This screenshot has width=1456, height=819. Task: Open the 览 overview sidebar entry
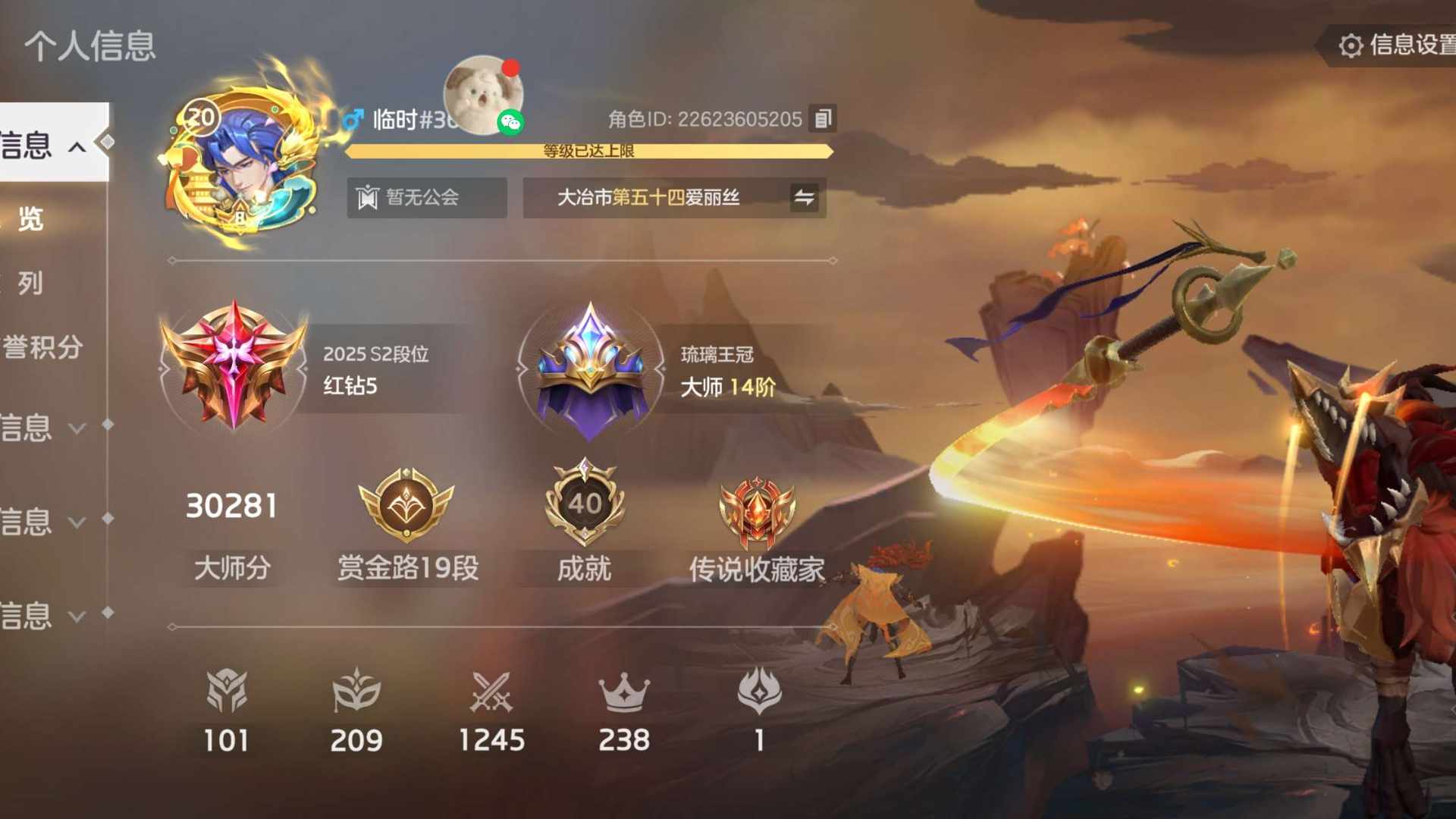coord(30,219)
